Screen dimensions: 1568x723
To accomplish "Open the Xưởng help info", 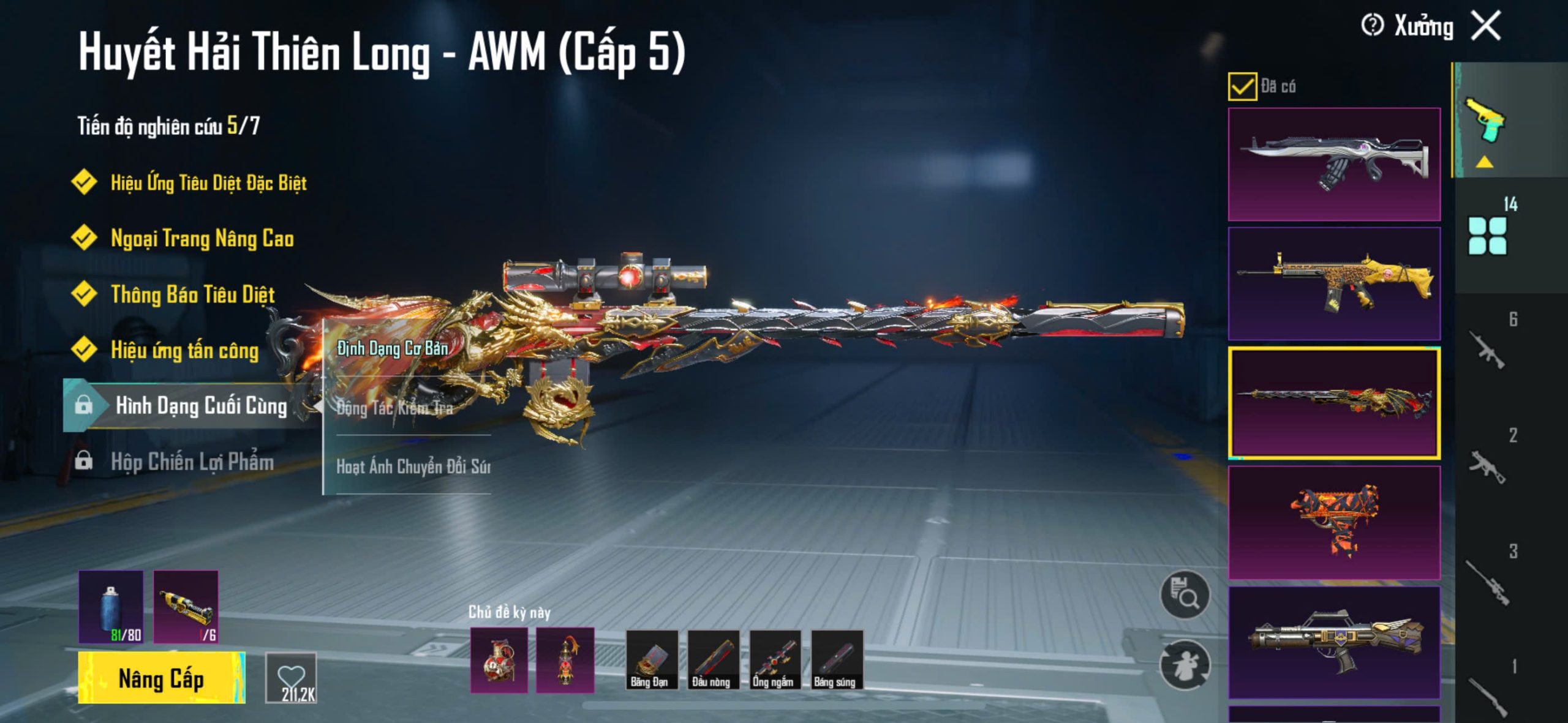I will 1372,26.
